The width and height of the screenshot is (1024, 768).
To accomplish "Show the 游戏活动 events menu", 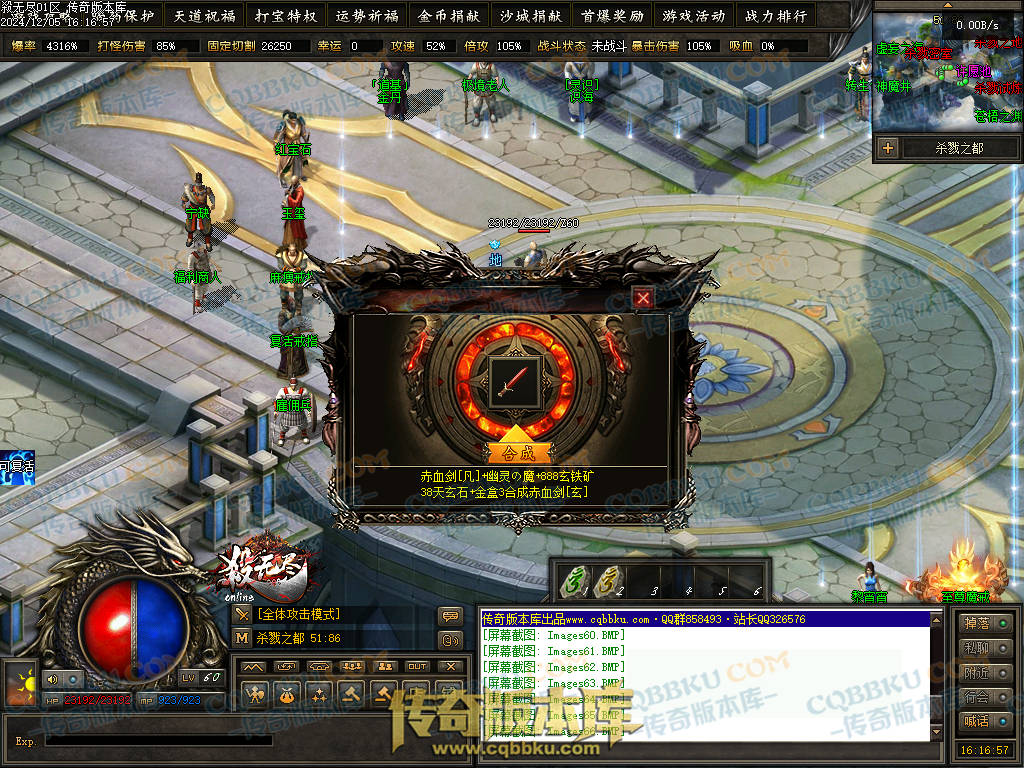I will pyautogui.click(x=693, y=16).
